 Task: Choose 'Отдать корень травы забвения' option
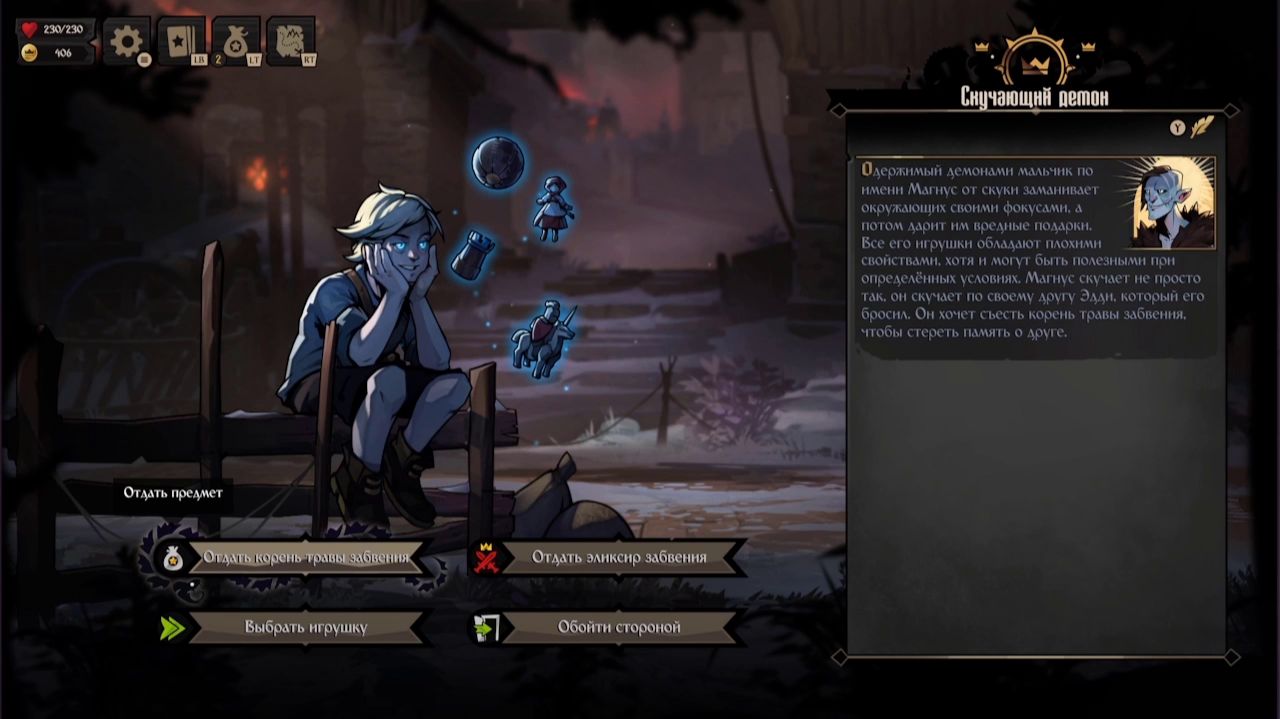306,557
